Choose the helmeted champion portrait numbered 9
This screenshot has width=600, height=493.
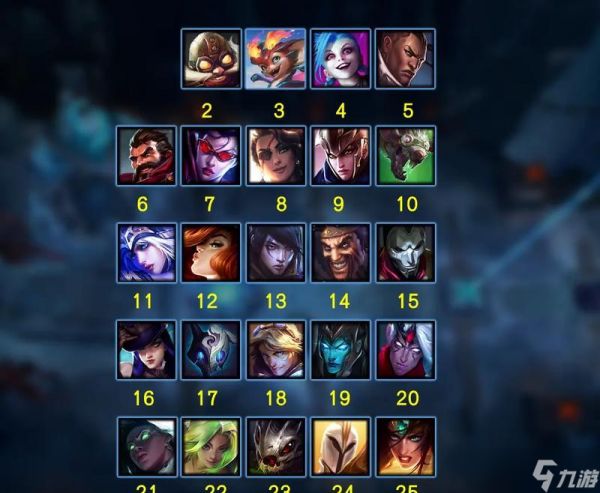point(340,156)
